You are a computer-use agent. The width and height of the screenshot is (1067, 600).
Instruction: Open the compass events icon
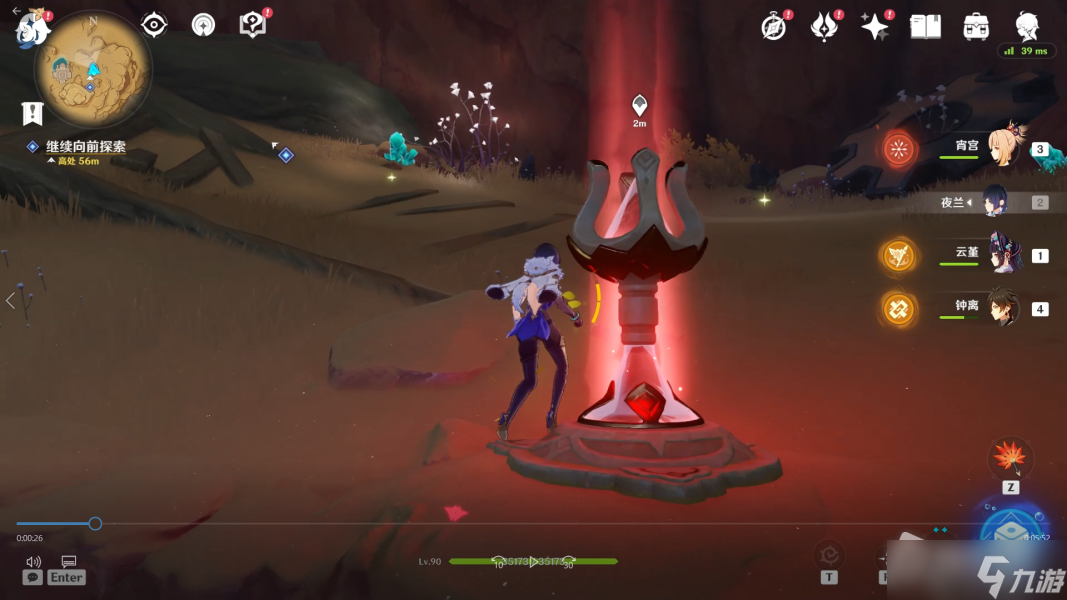(773, 27)
